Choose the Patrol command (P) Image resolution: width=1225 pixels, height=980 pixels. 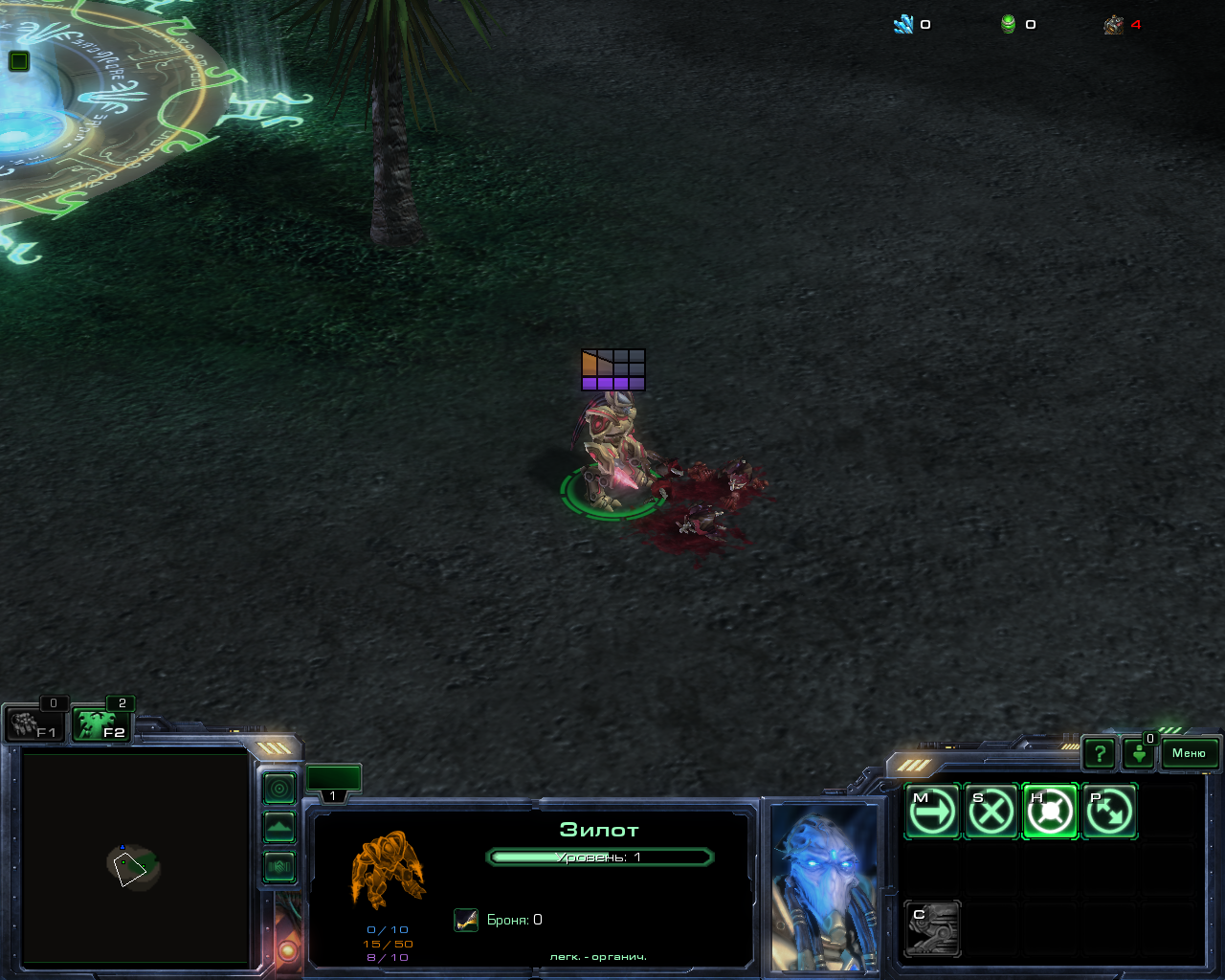(x=1109, y=812)
